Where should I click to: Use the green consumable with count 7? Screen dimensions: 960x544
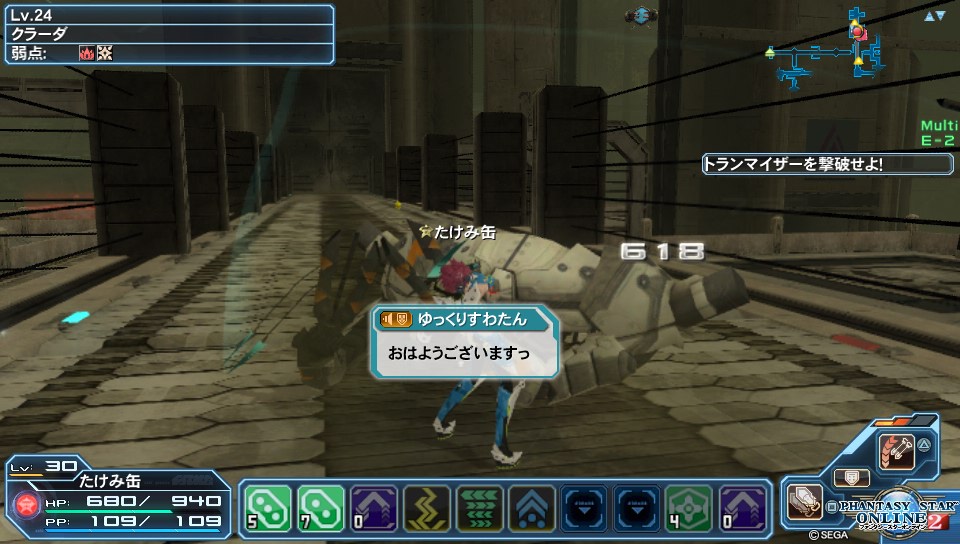tap(320, 509)
